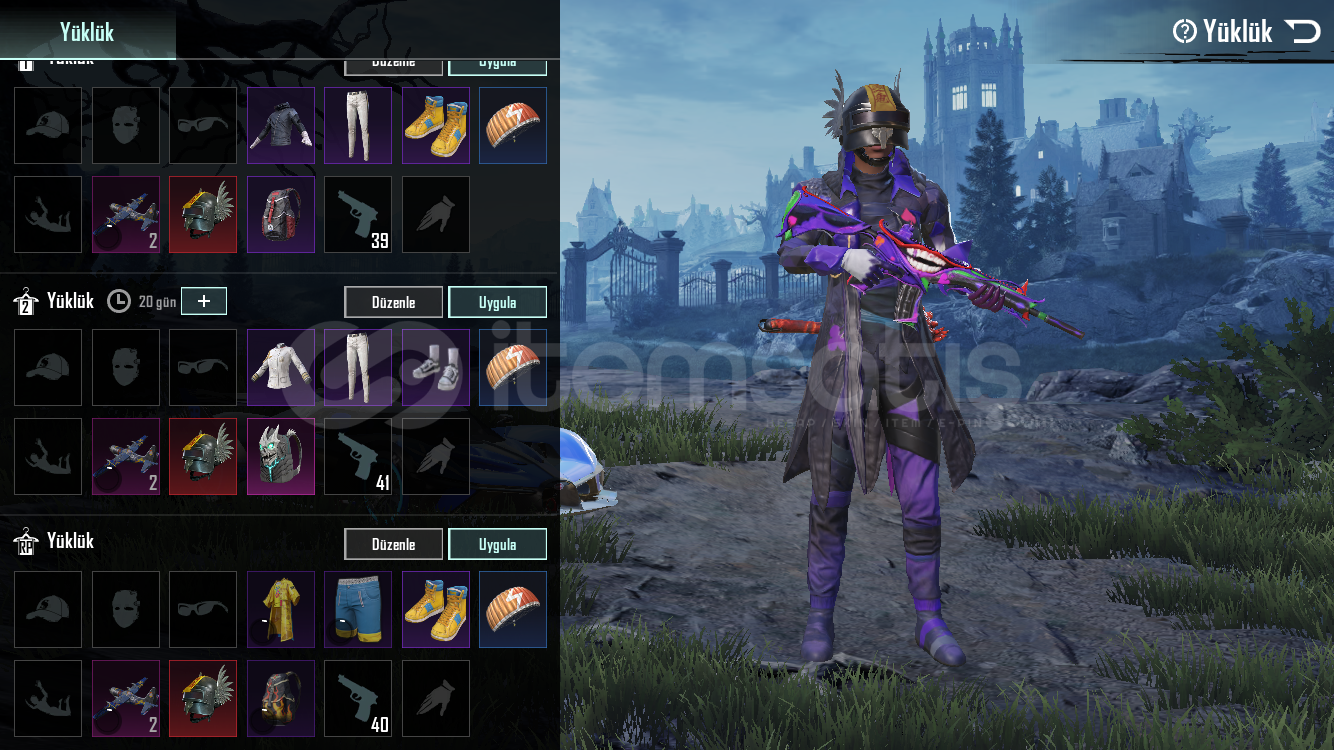The height and width of the screenshot is (750, 1334).
Task: Open the pistol slot showing 40
Action: [358, 698]
